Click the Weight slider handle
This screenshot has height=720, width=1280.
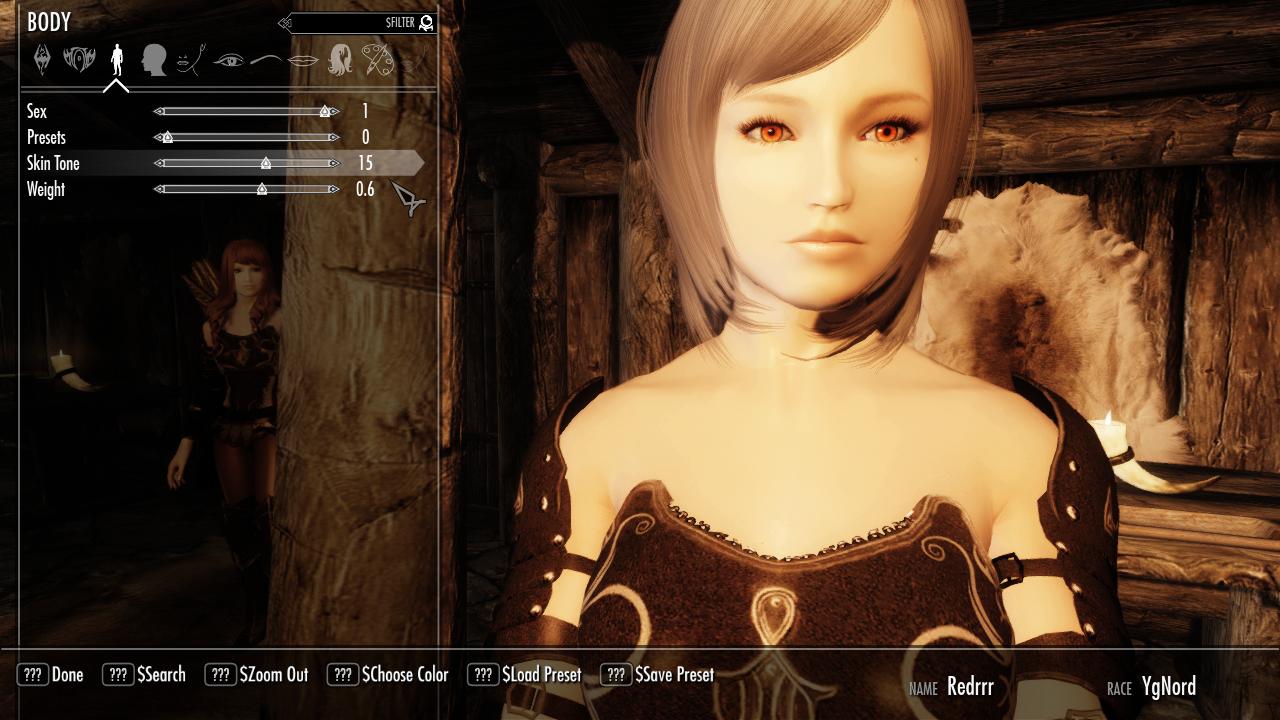262,189
